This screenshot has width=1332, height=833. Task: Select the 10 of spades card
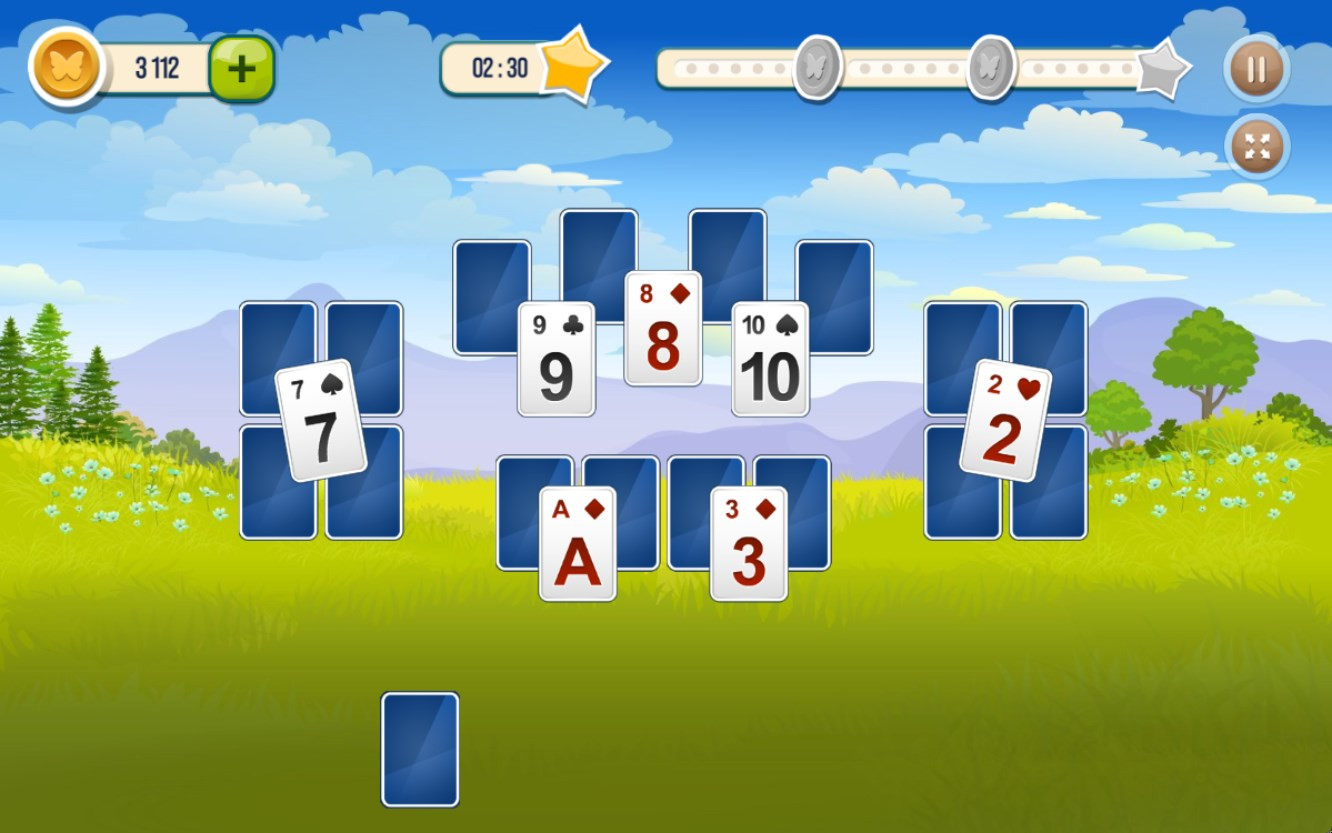coord(770,359)
